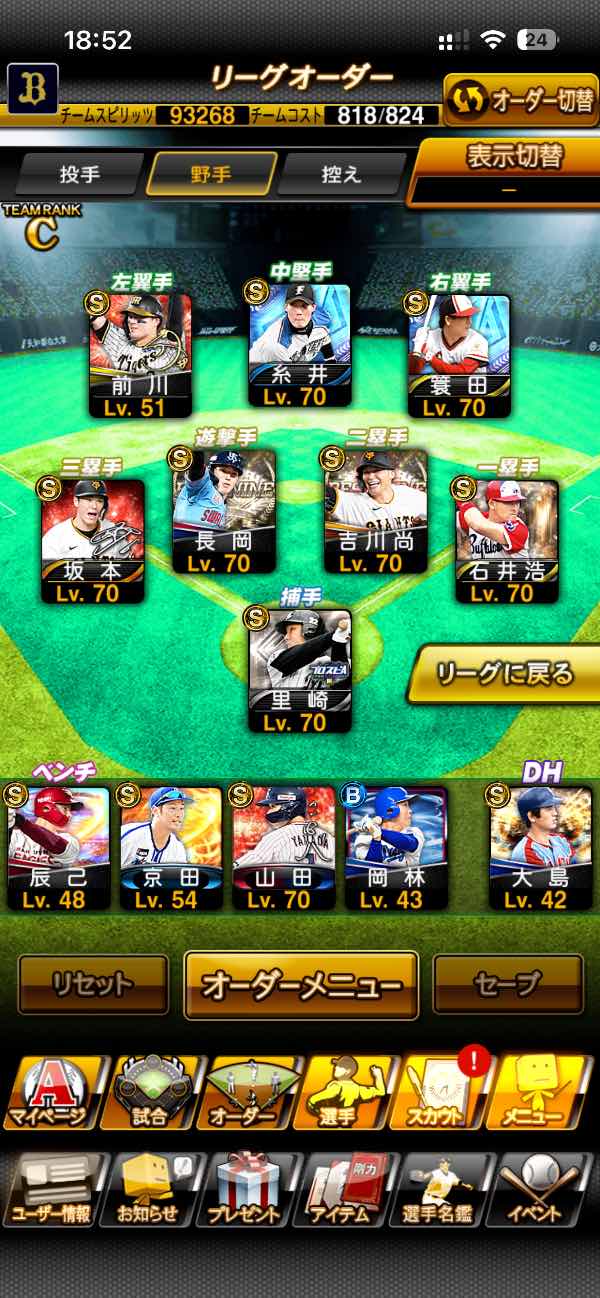Show the 控え reserves tab
The width and height of the screenshot is (600, 1298).
click(x=341, y=174)
